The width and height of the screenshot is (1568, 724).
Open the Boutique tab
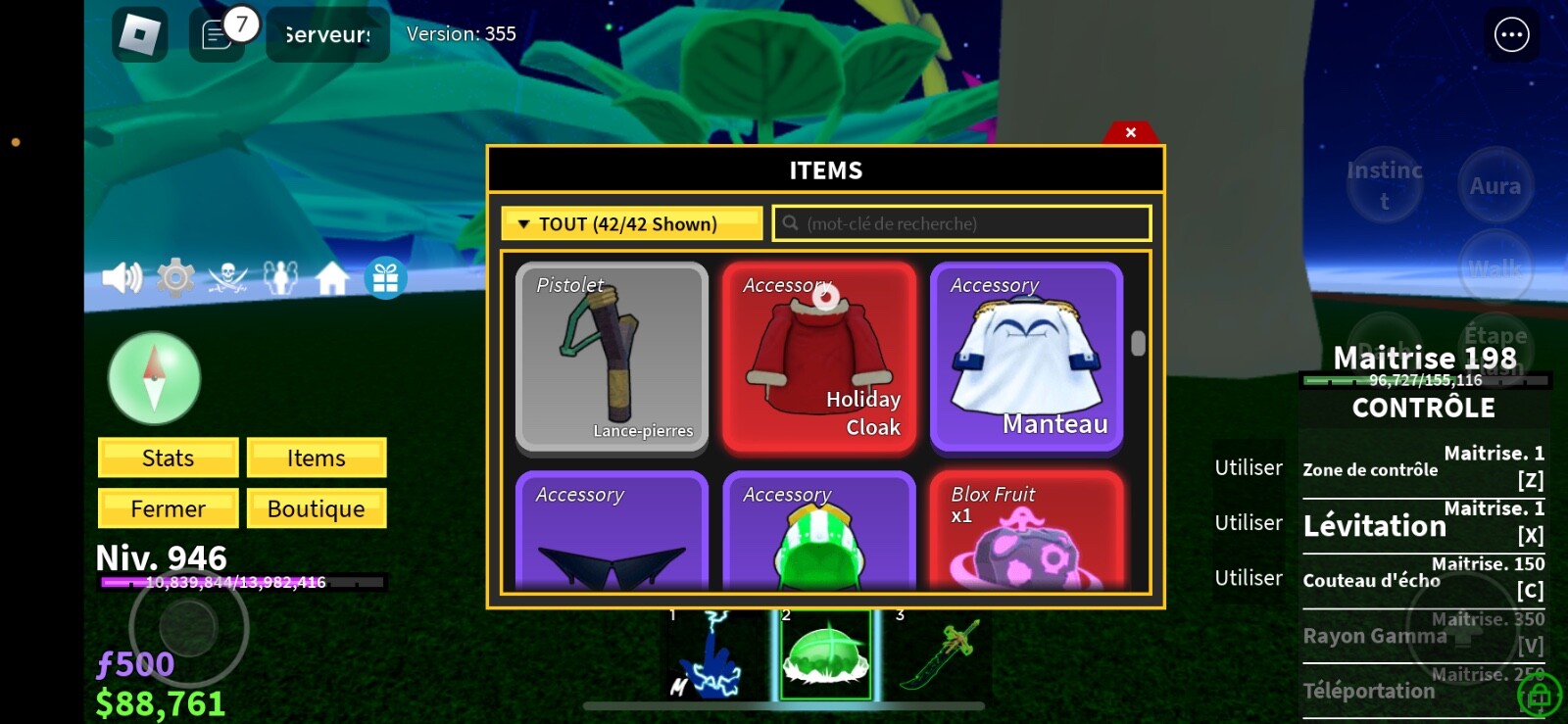[x=317, y=507]
